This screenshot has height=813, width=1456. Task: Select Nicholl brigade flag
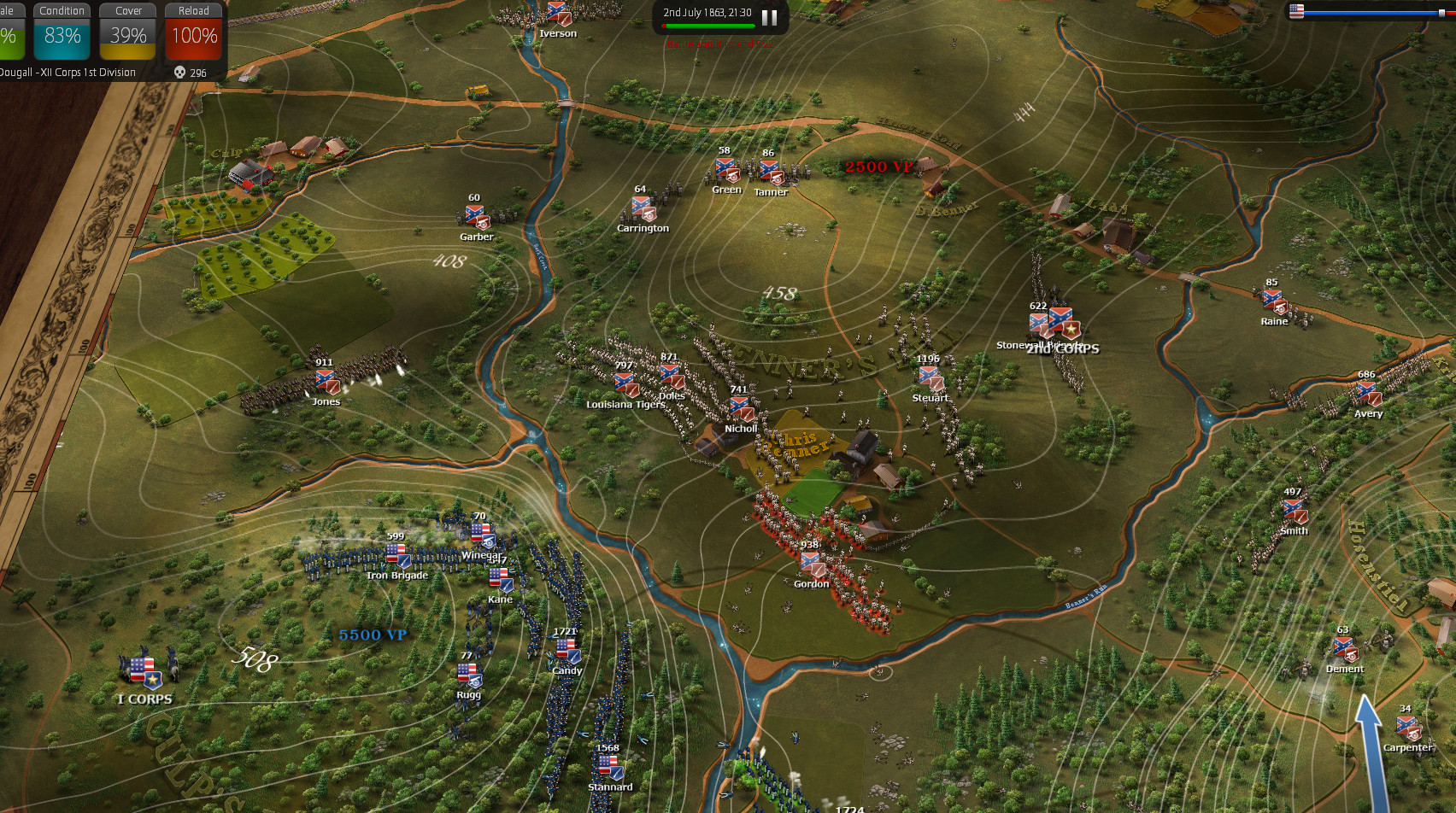(741, 408)
